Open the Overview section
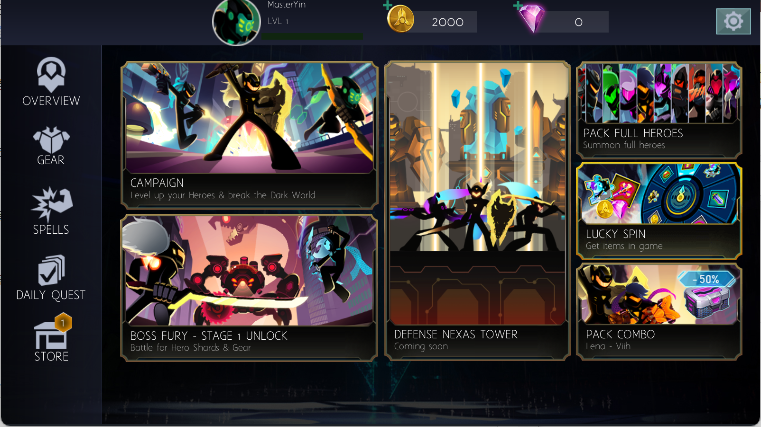This screenshot has height=427, width=761. click(x=50, y=82)
